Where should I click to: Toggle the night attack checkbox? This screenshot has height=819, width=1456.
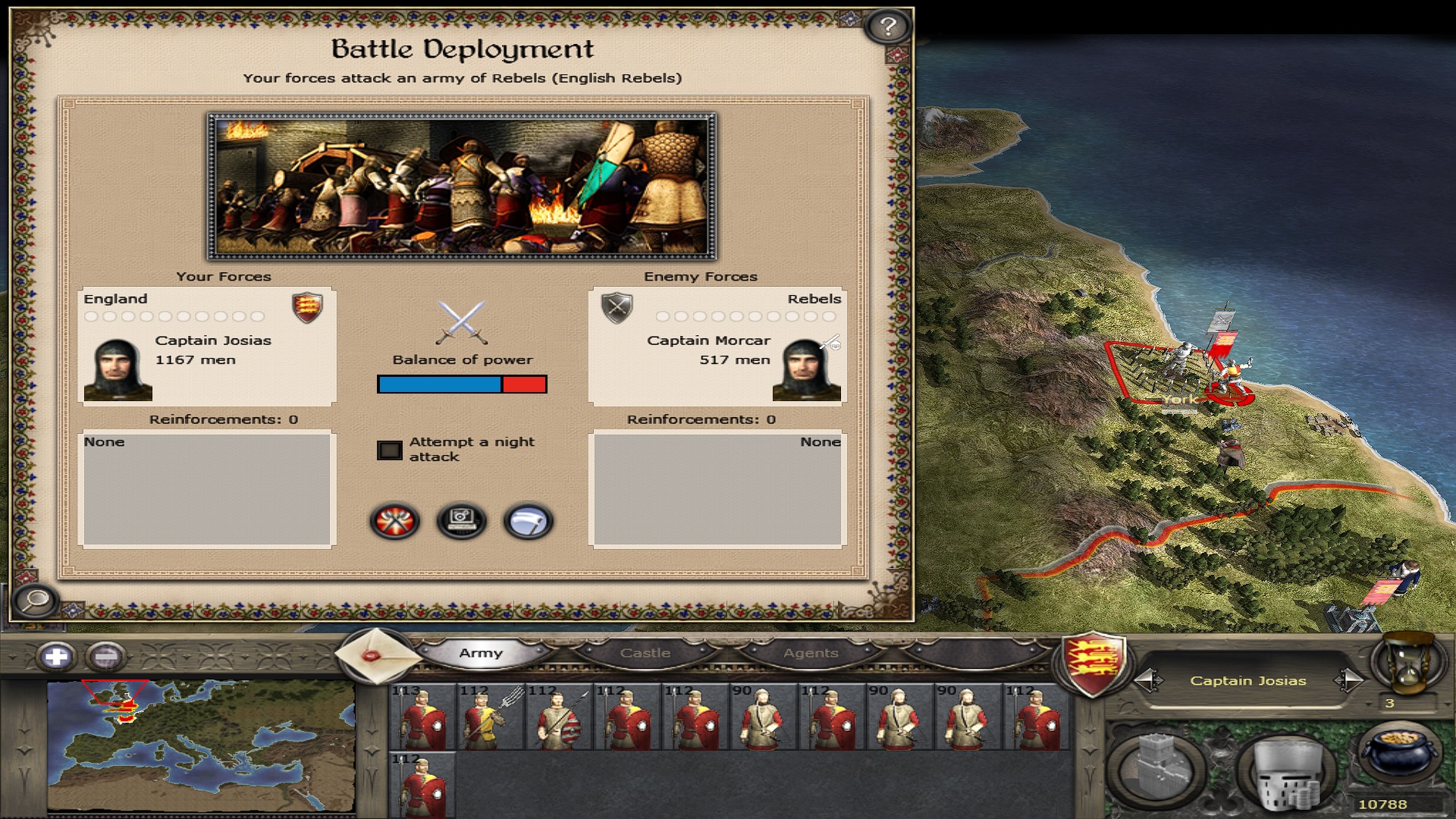390,450
